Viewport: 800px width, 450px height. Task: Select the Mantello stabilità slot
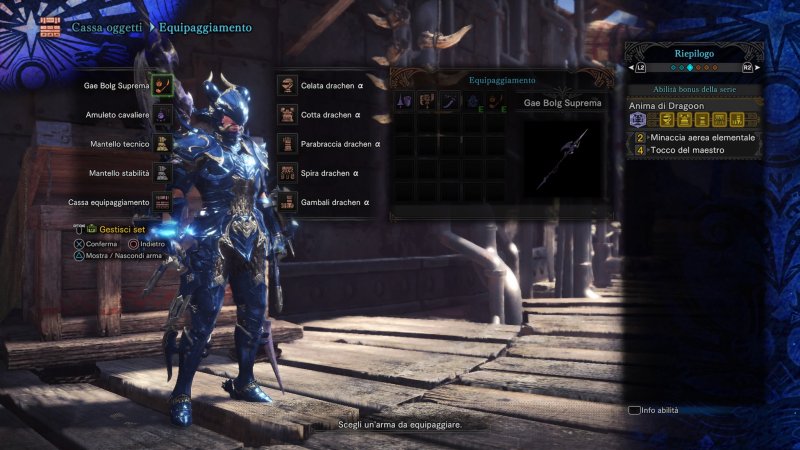[x=163, y=173]
